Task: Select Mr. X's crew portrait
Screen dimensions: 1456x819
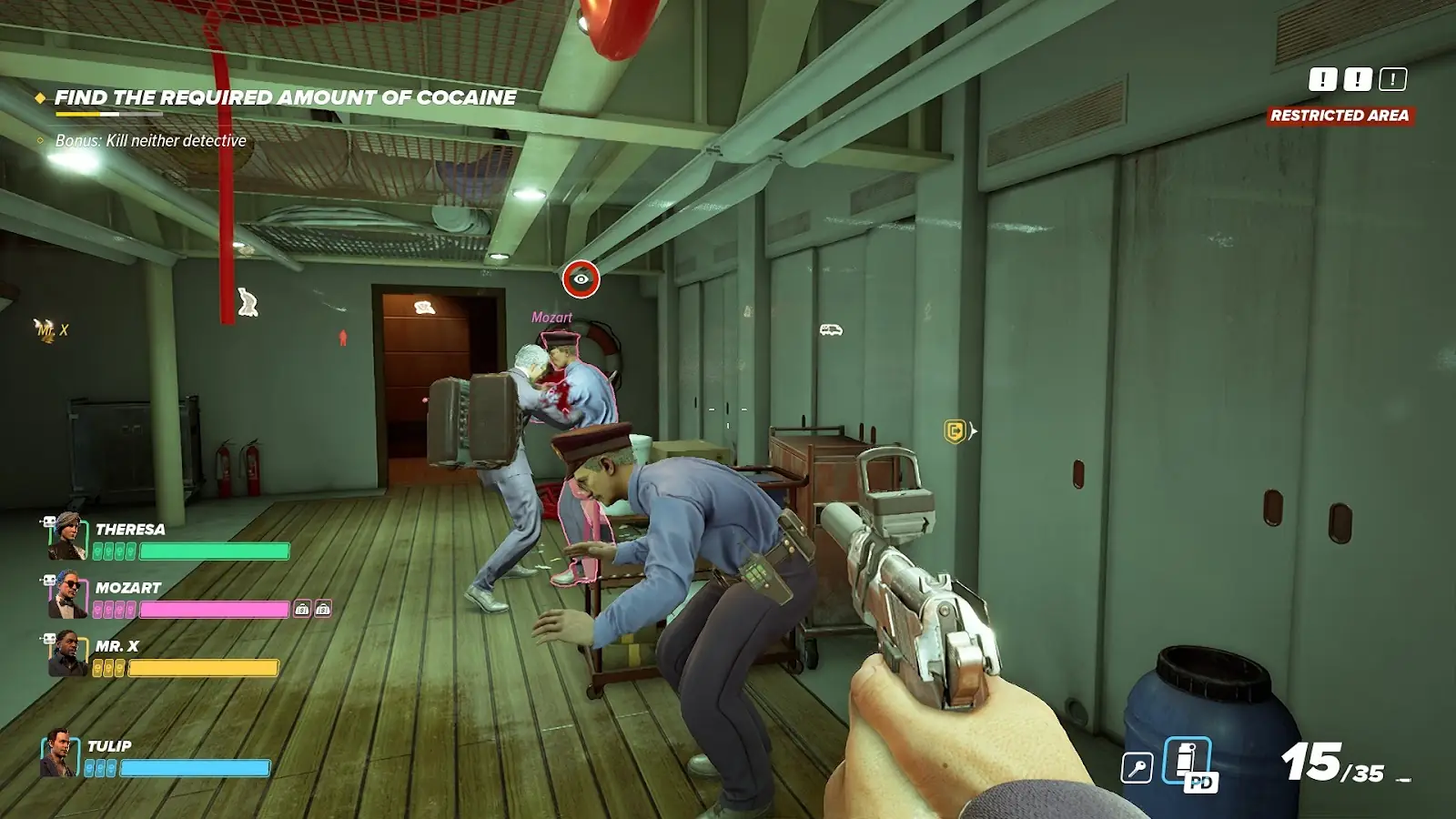Action: [x=66, y=654]
